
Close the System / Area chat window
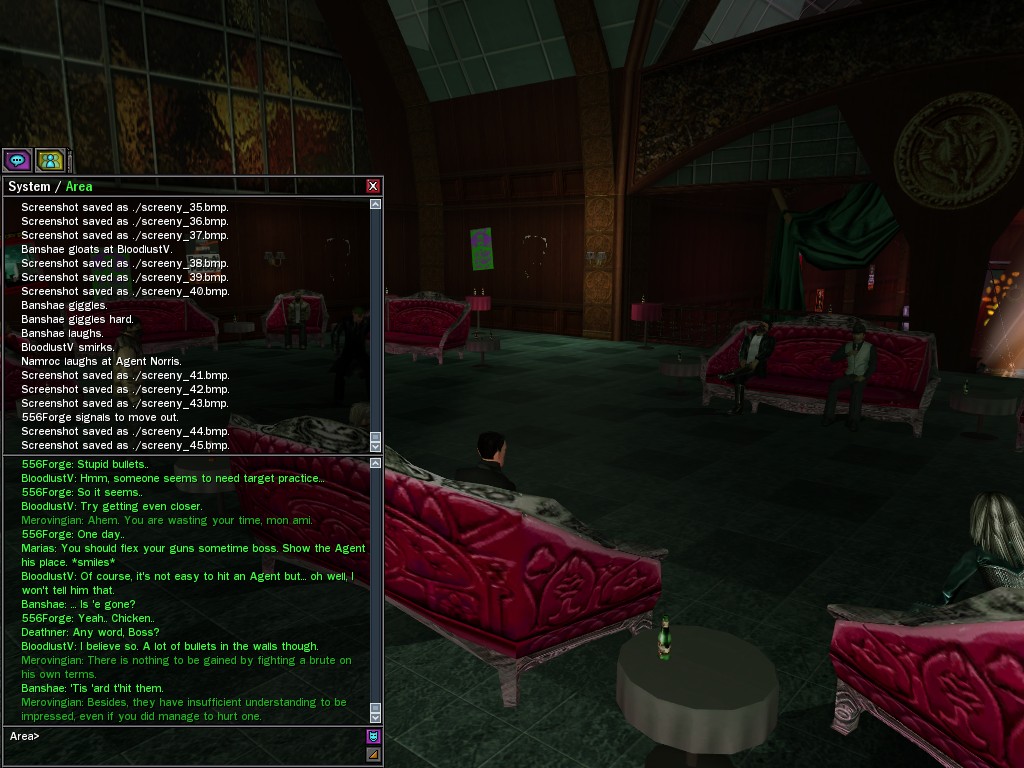click(x=373, y=186)
